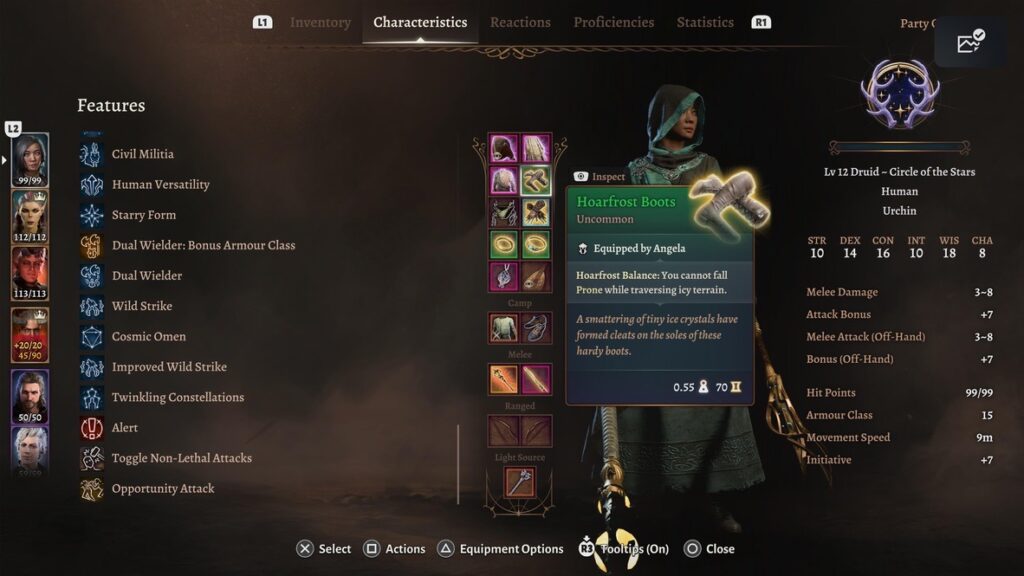Select the hooded helmet equipment slot

click(x=503, y=149)
